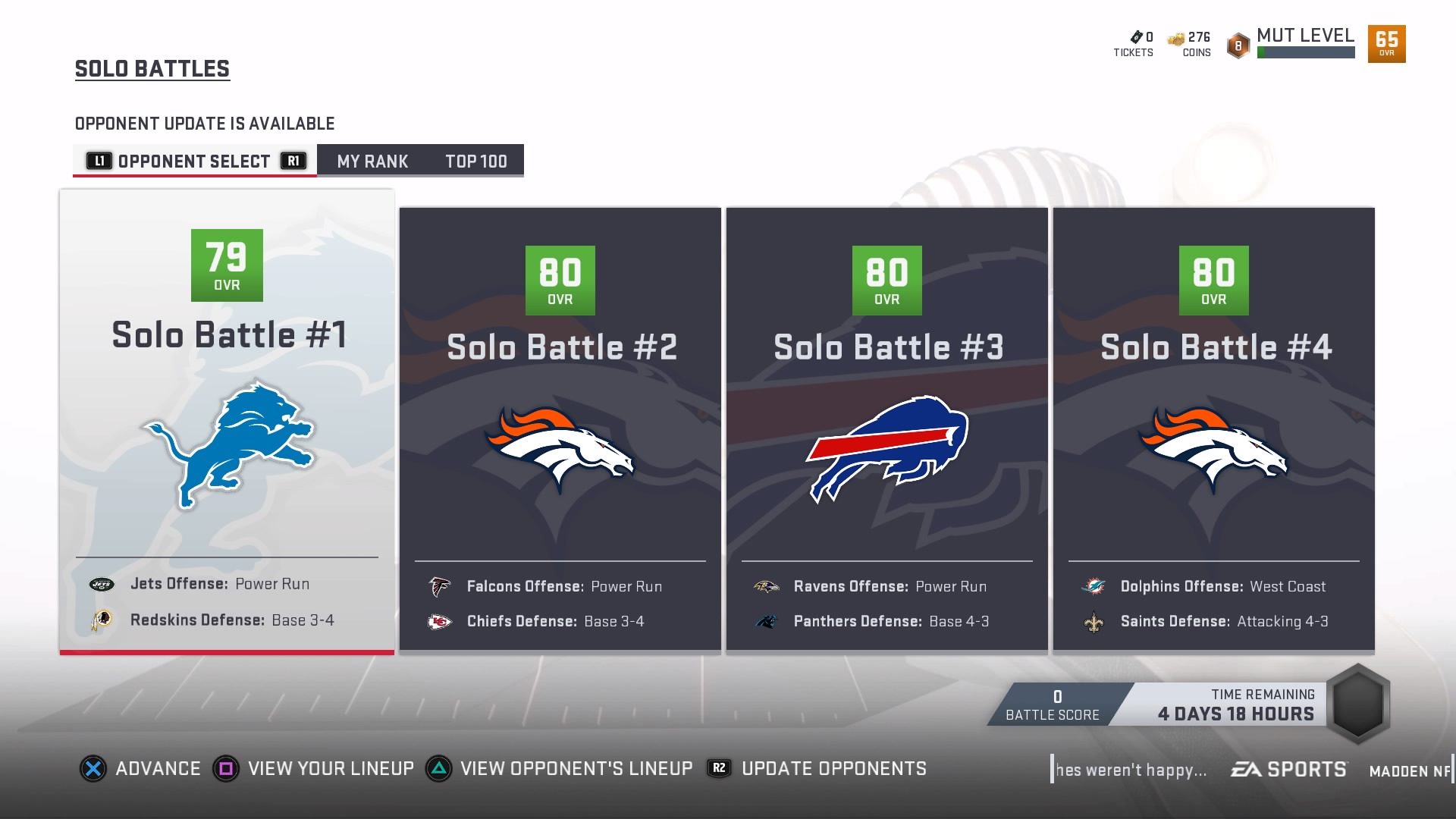This screenshot has height=819, width=1456.
Task: Pick the Solo Battle #3 Bills card
Action: click(x=886, y=428)
